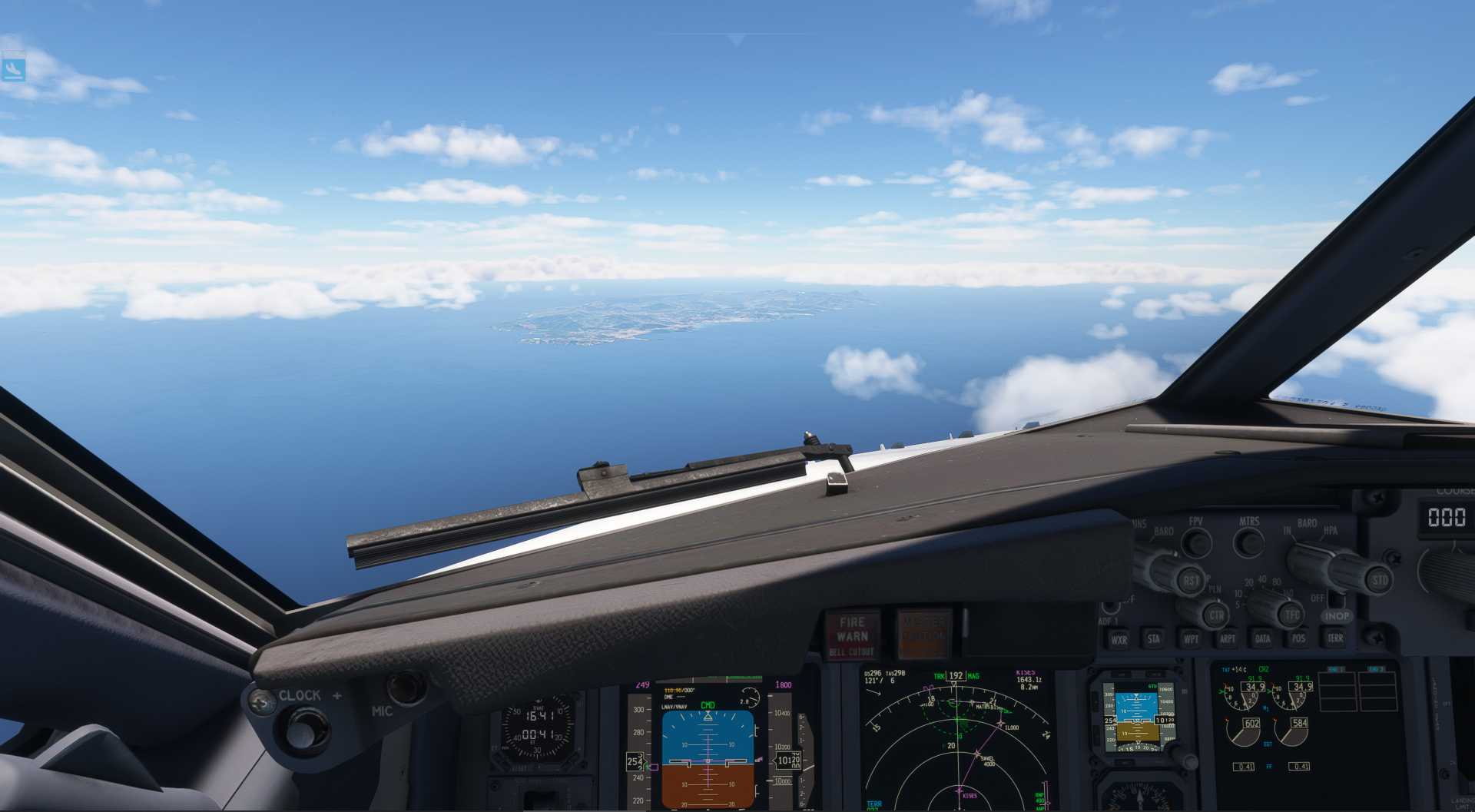The width and height of the screenshot is (1475, 812).
Task: Open the toolbar handle at top center
Action: [x=737, y=39]
